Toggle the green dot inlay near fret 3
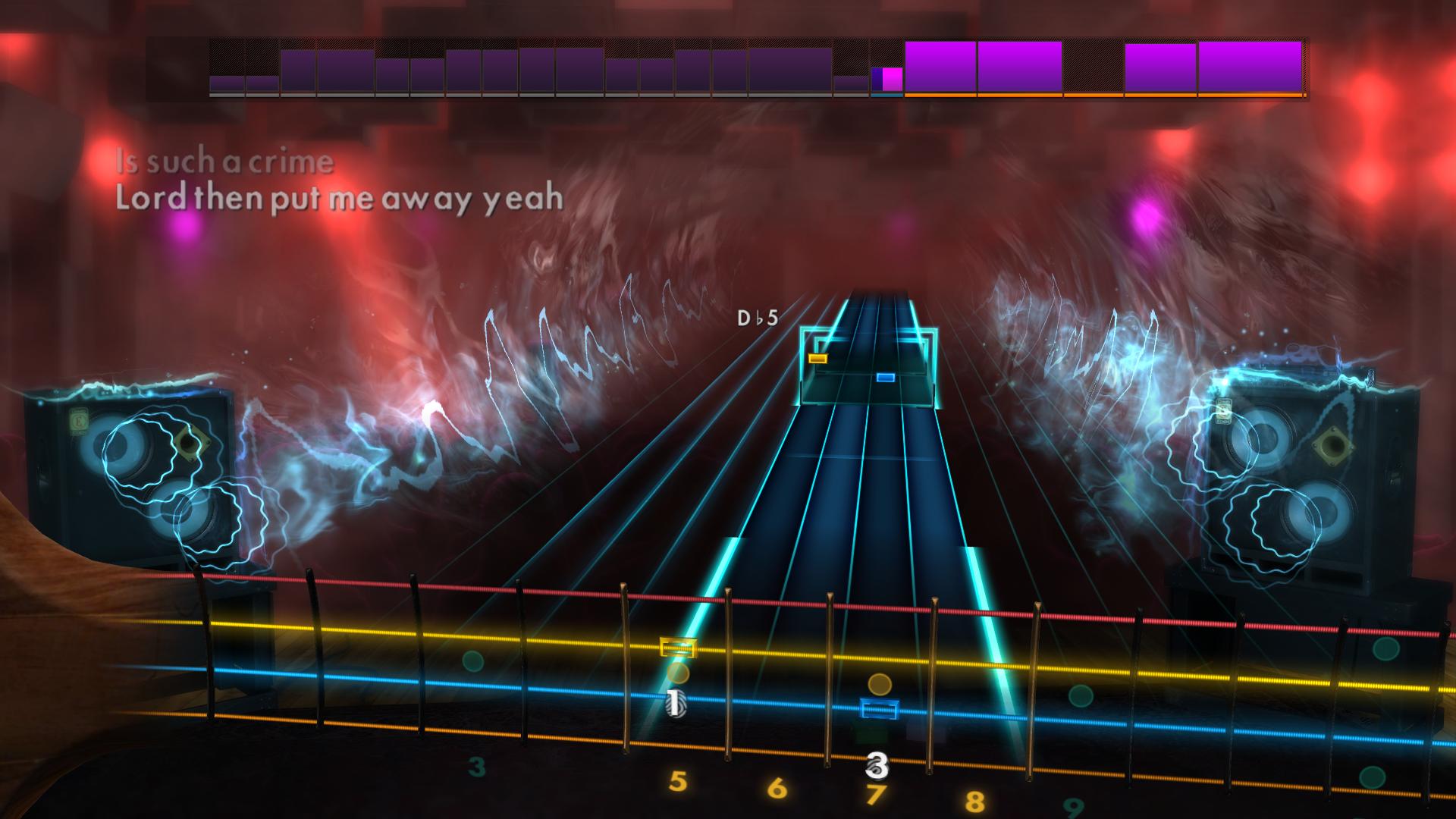This screenshot has height=819, width=1456. 472,663
